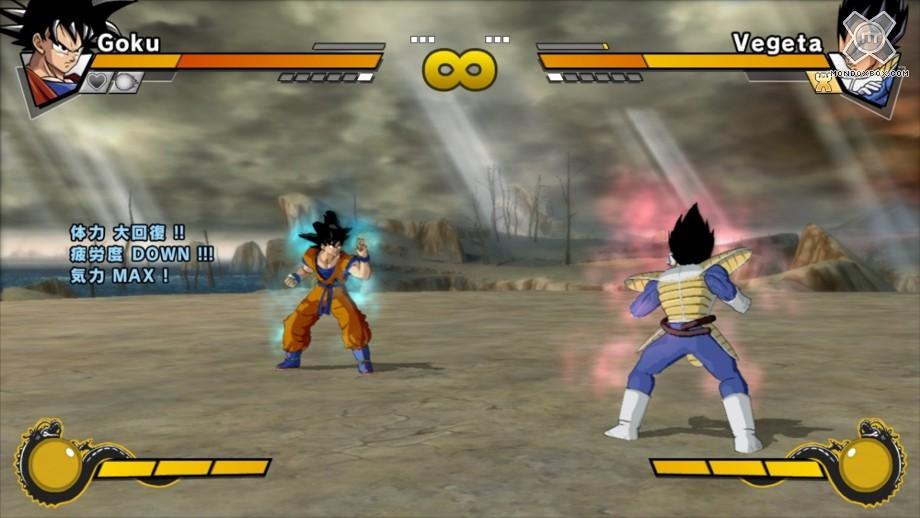Select the heart item icon under Goku's bar
This screenshot has height=518, width=920.
coord(97,82)
